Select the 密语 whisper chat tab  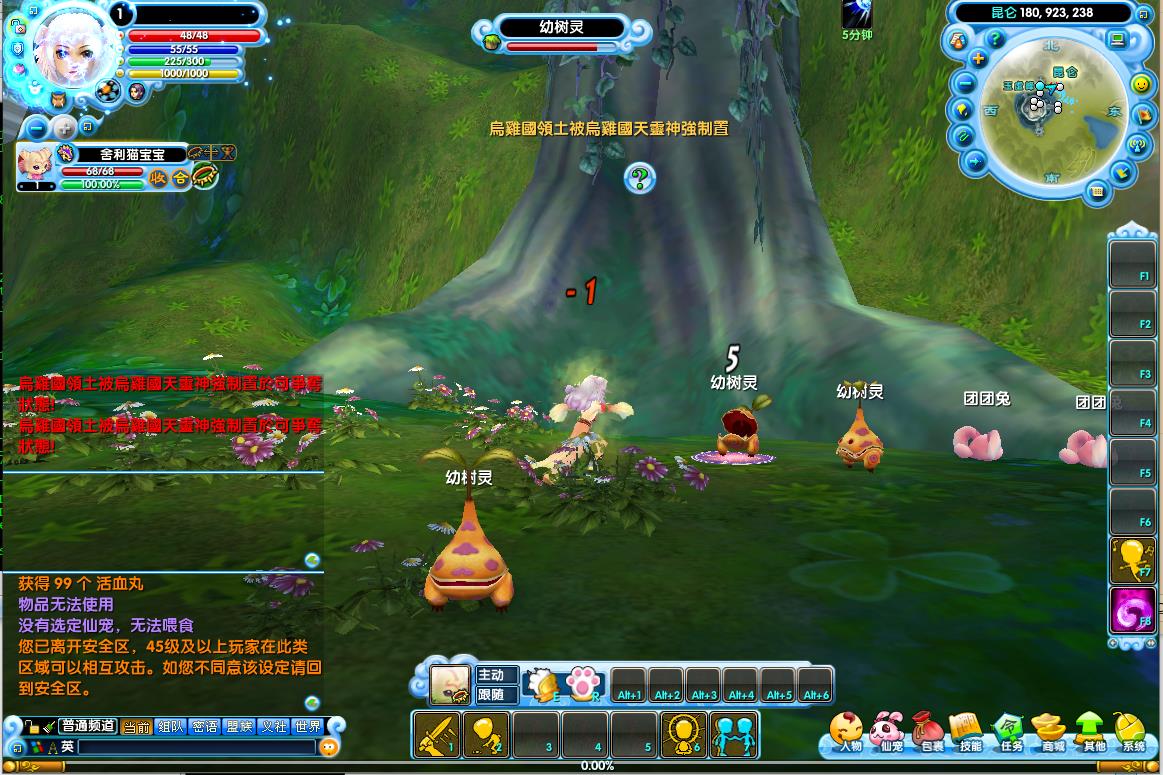pyautogui.click(x=204, y=727)
